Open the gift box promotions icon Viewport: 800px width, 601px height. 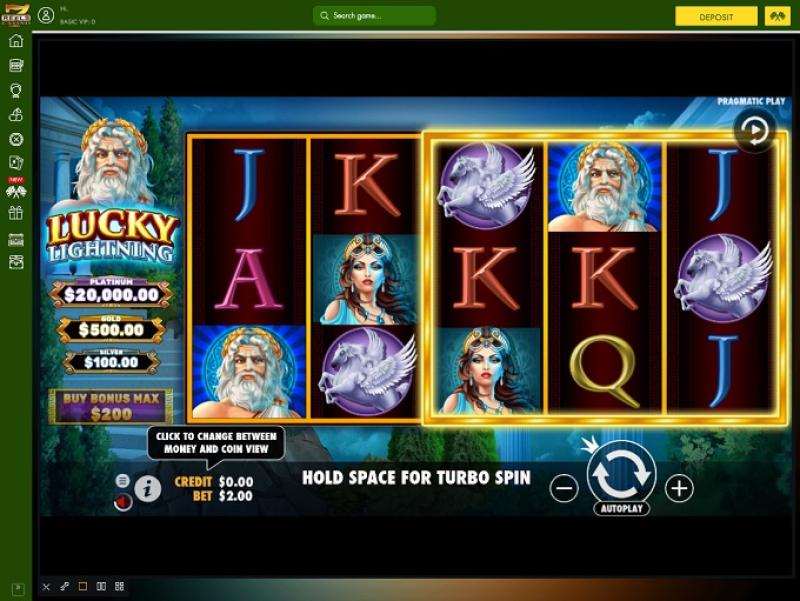pyautogui.click(x=16, y=213)
